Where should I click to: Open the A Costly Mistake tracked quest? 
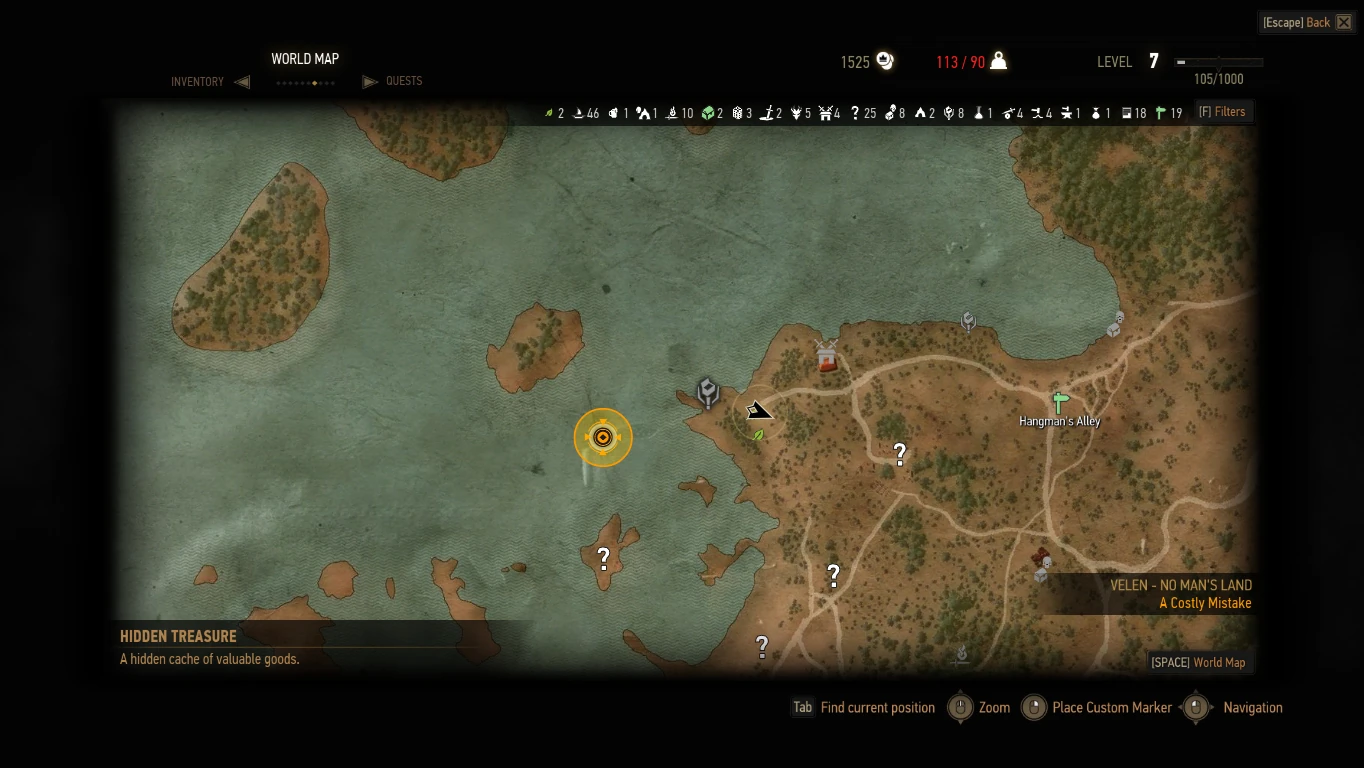pos(1205,603)
